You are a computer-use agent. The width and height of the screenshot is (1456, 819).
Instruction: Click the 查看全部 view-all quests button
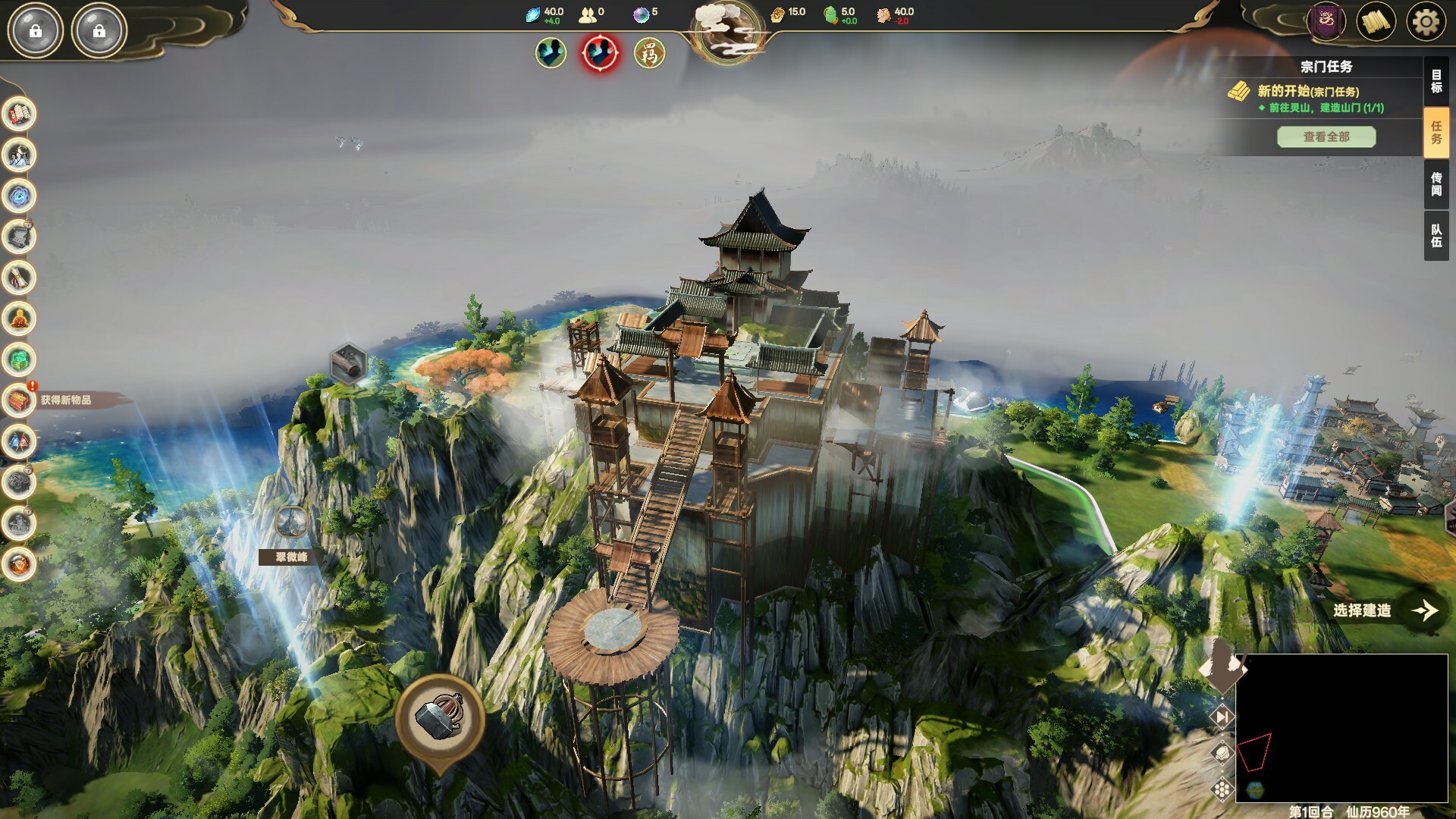point(1326,136)
